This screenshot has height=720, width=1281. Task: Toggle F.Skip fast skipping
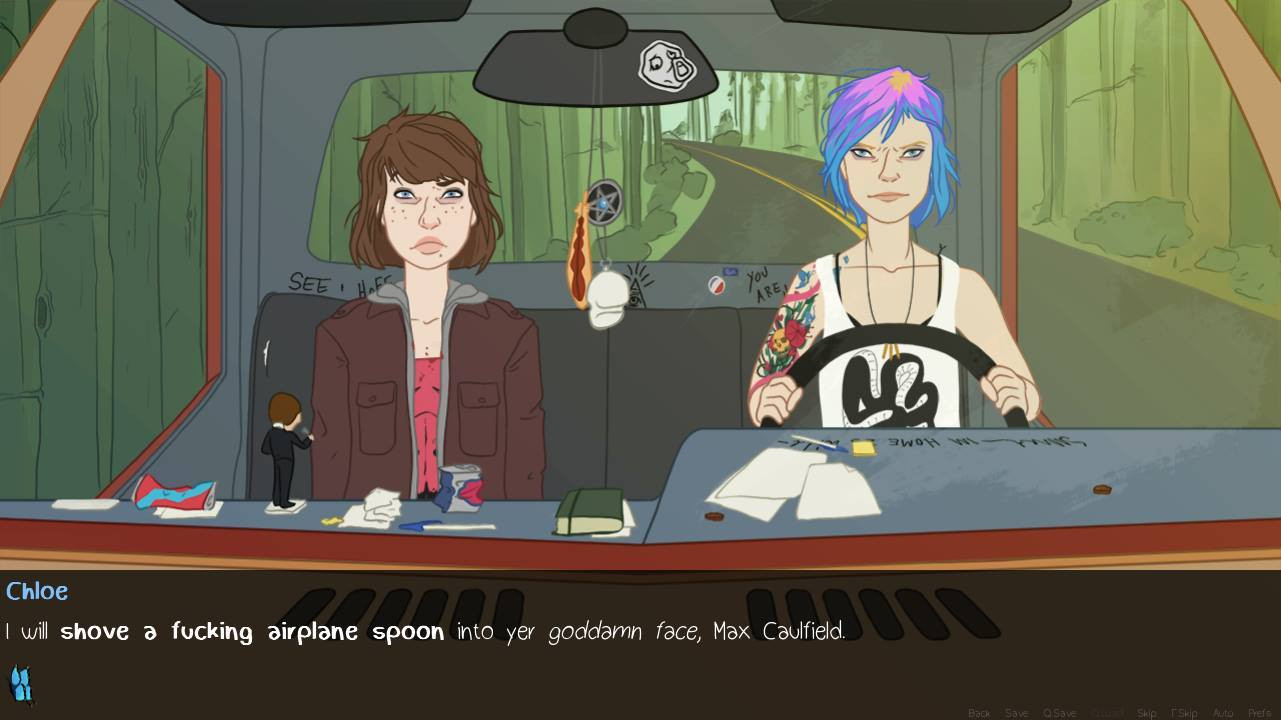pyautogui.click(x=1185, y=712)
